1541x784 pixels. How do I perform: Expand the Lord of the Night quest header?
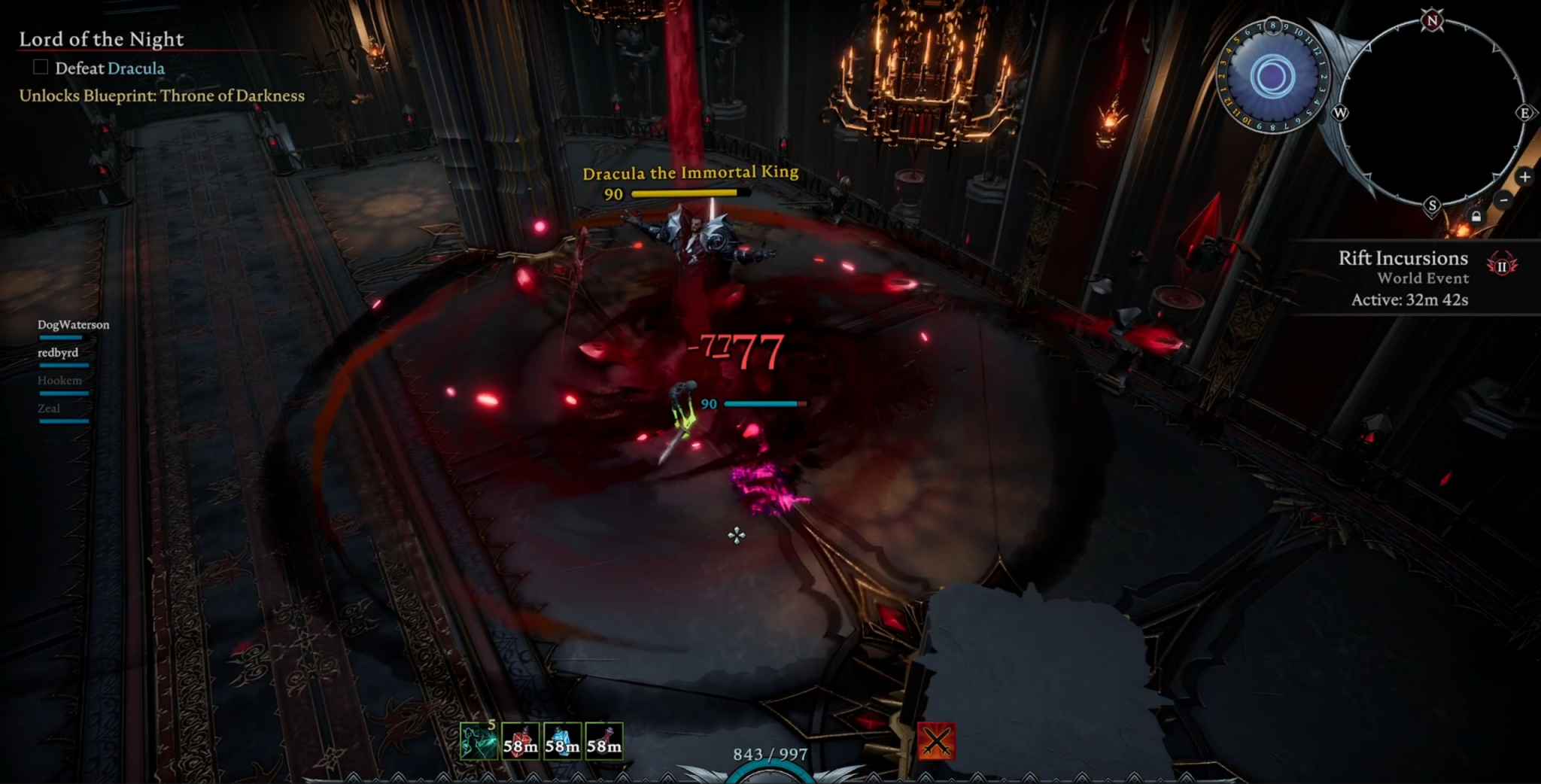102,38
